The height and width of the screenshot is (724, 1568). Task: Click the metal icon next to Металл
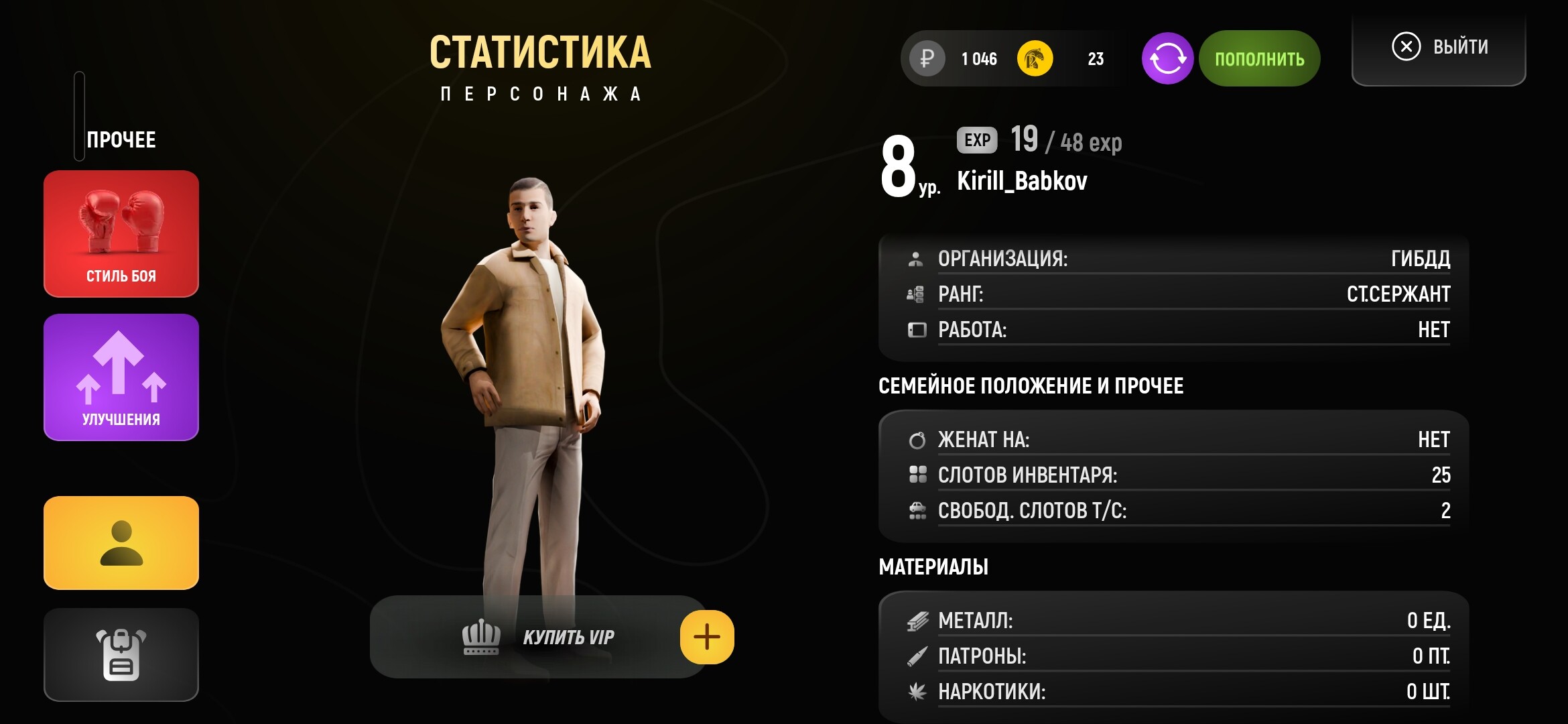pyautogui.click(x=917, y=623)
